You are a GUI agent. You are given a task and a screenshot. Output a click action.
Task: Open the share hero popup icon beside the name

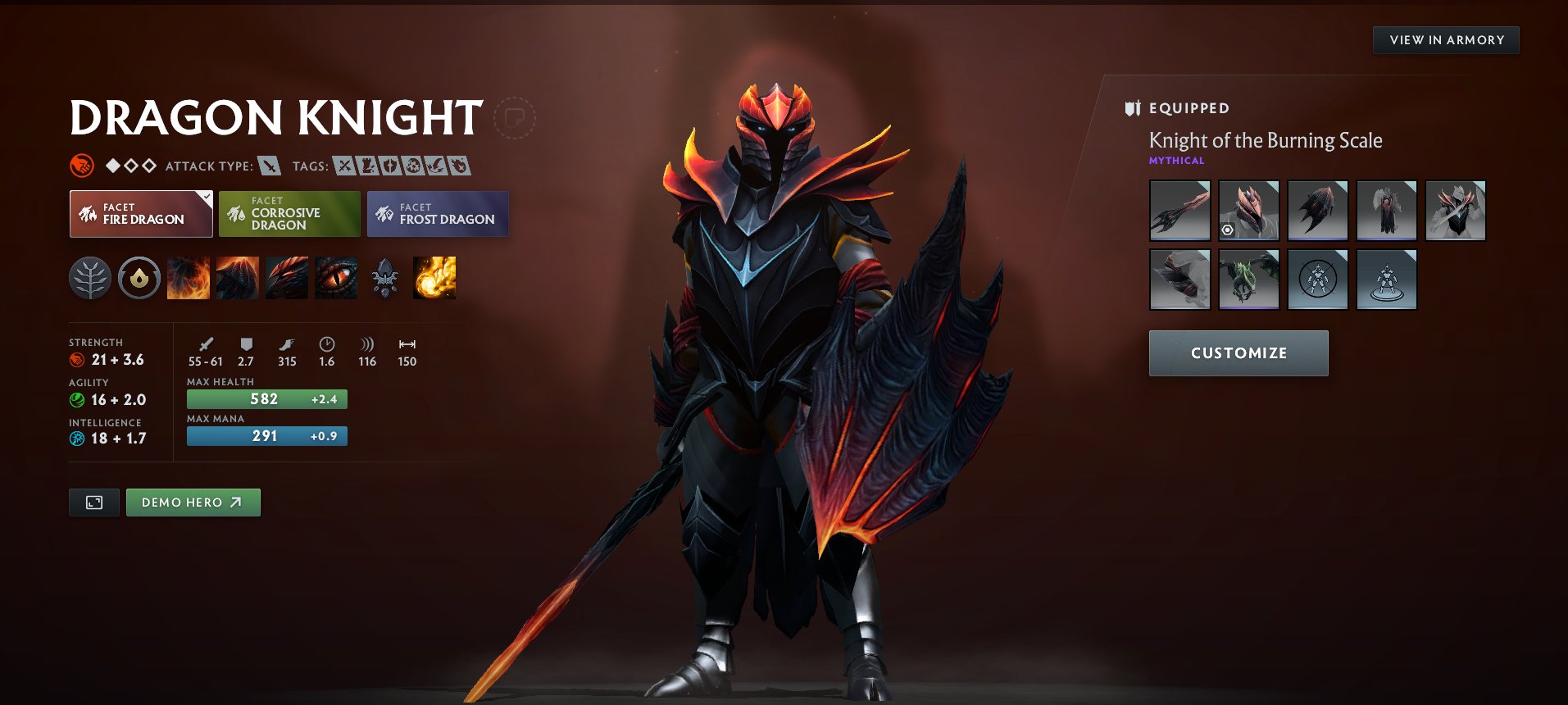tap(516, 119)
